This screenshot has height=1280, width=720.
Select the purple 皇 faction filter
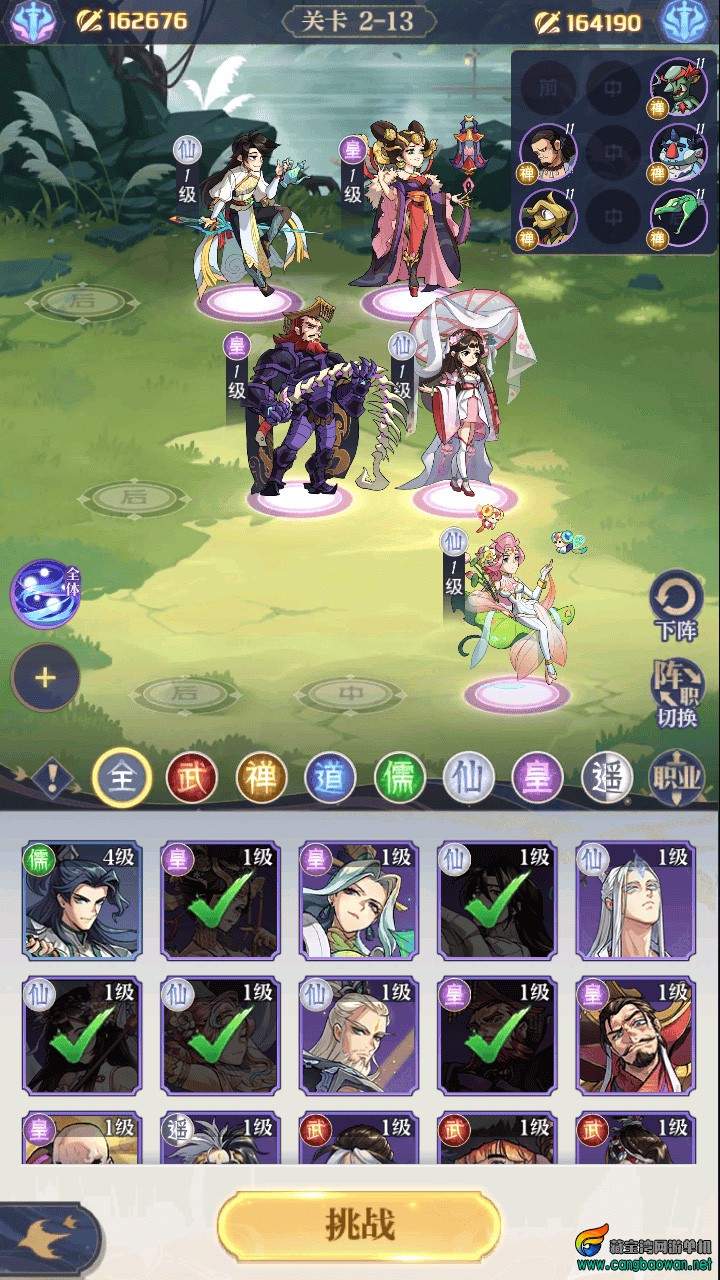(538, 777)
